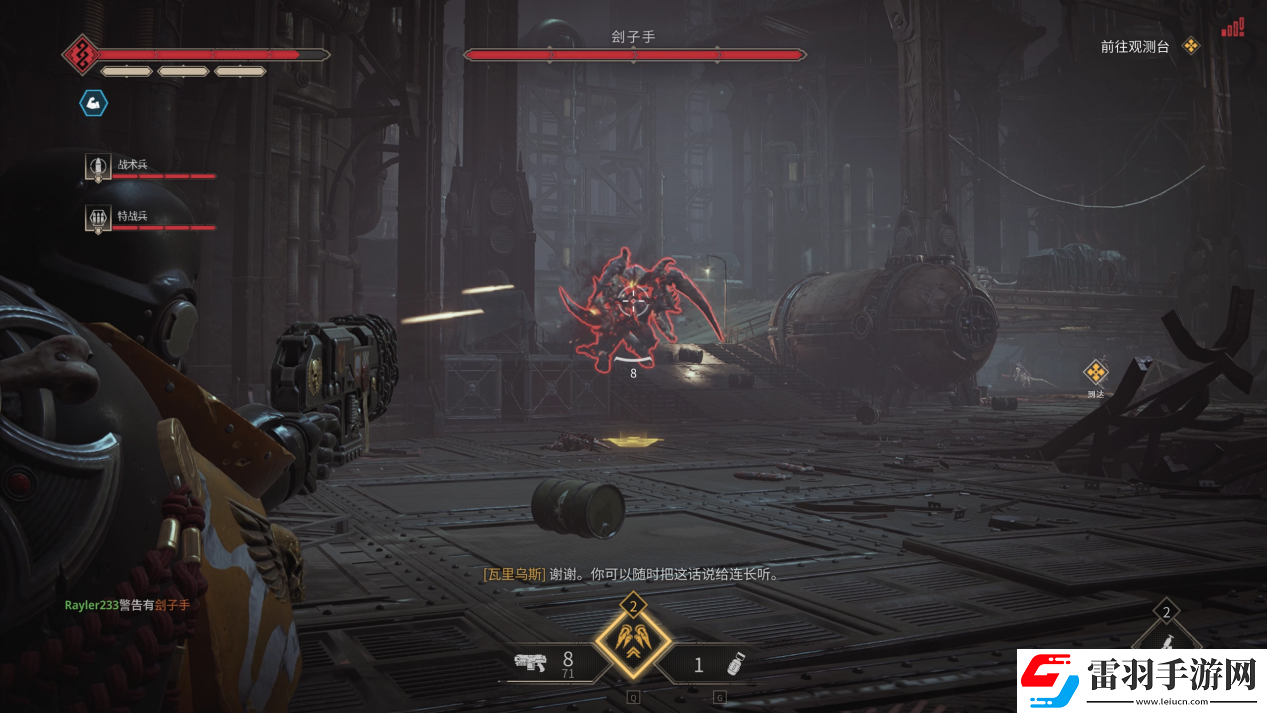This screenshot has height=713, width=1267.
Task: Select the bolt rifle weapon icon
Action: [528, 661]
